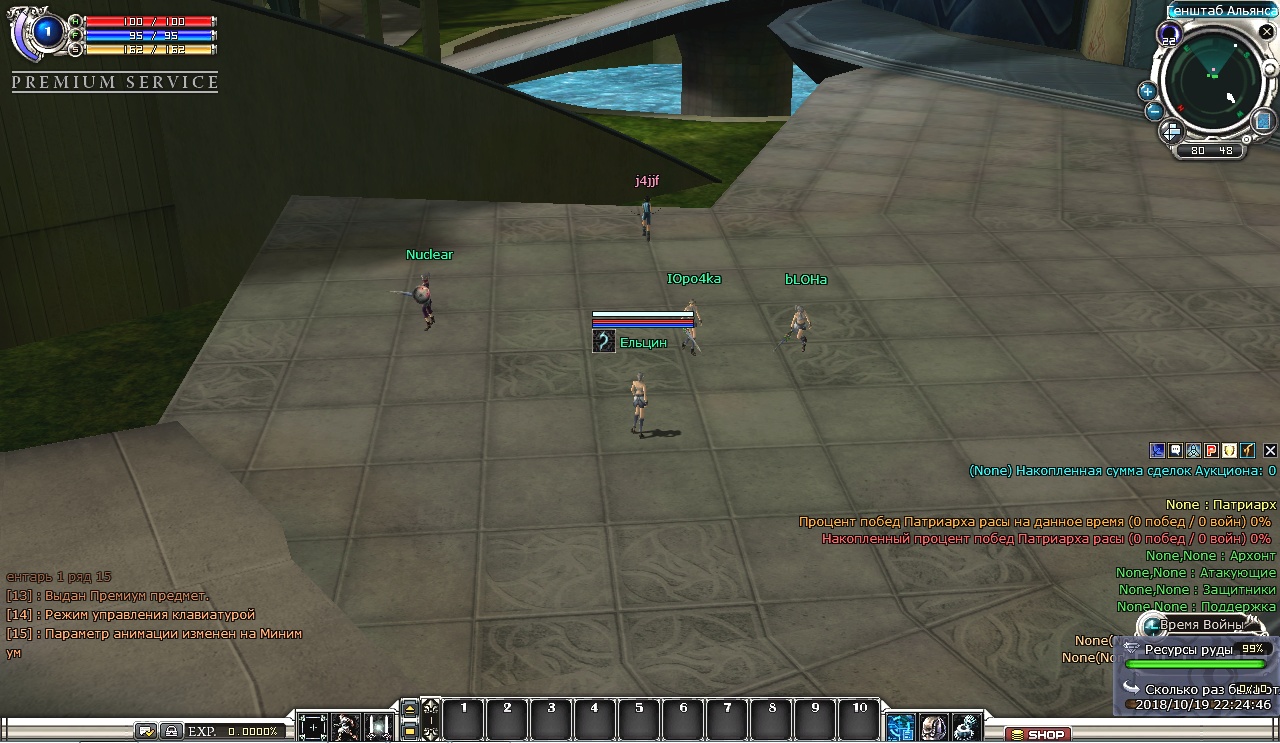1280x743 pixels.
Task: Click the PREMIUM SERVICE label
Action: (x=115, y=82)
